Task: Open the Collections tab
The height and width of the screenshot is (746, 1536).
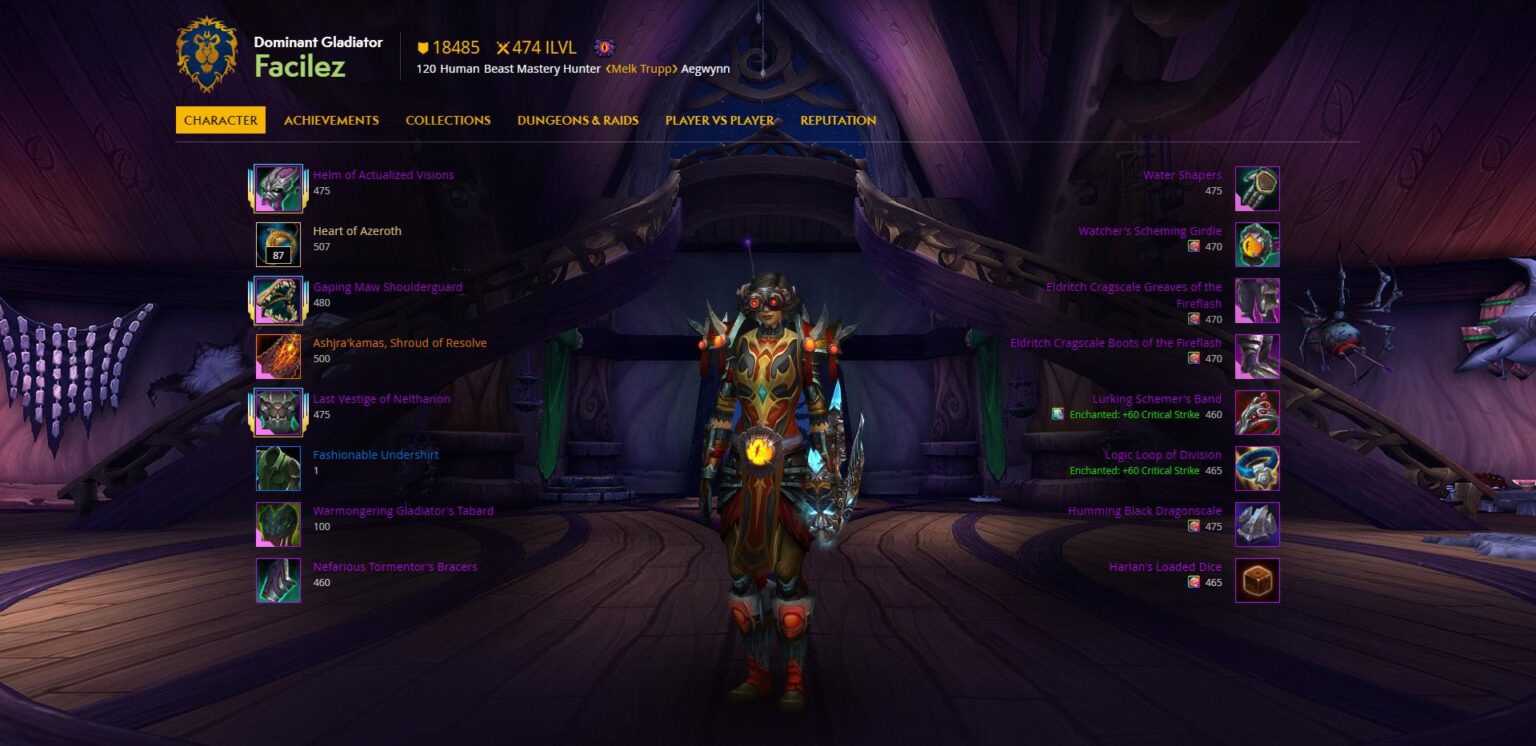Action: [x=448, y=120]
